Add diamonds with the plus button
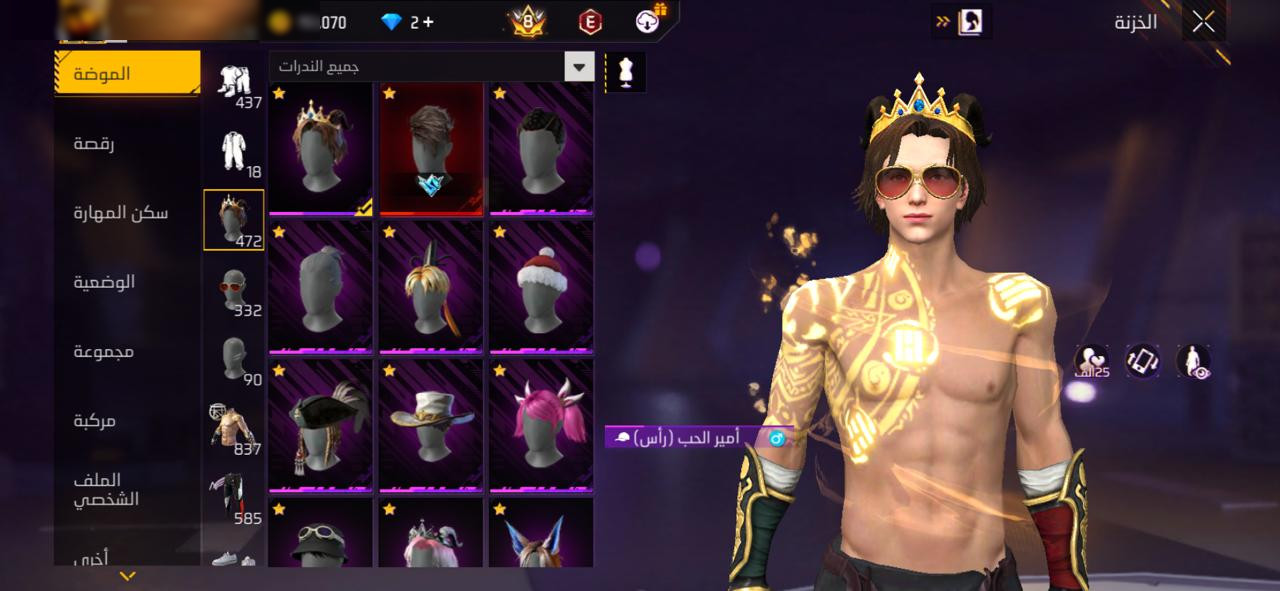 pyautogui.click(x=428, y=22)
